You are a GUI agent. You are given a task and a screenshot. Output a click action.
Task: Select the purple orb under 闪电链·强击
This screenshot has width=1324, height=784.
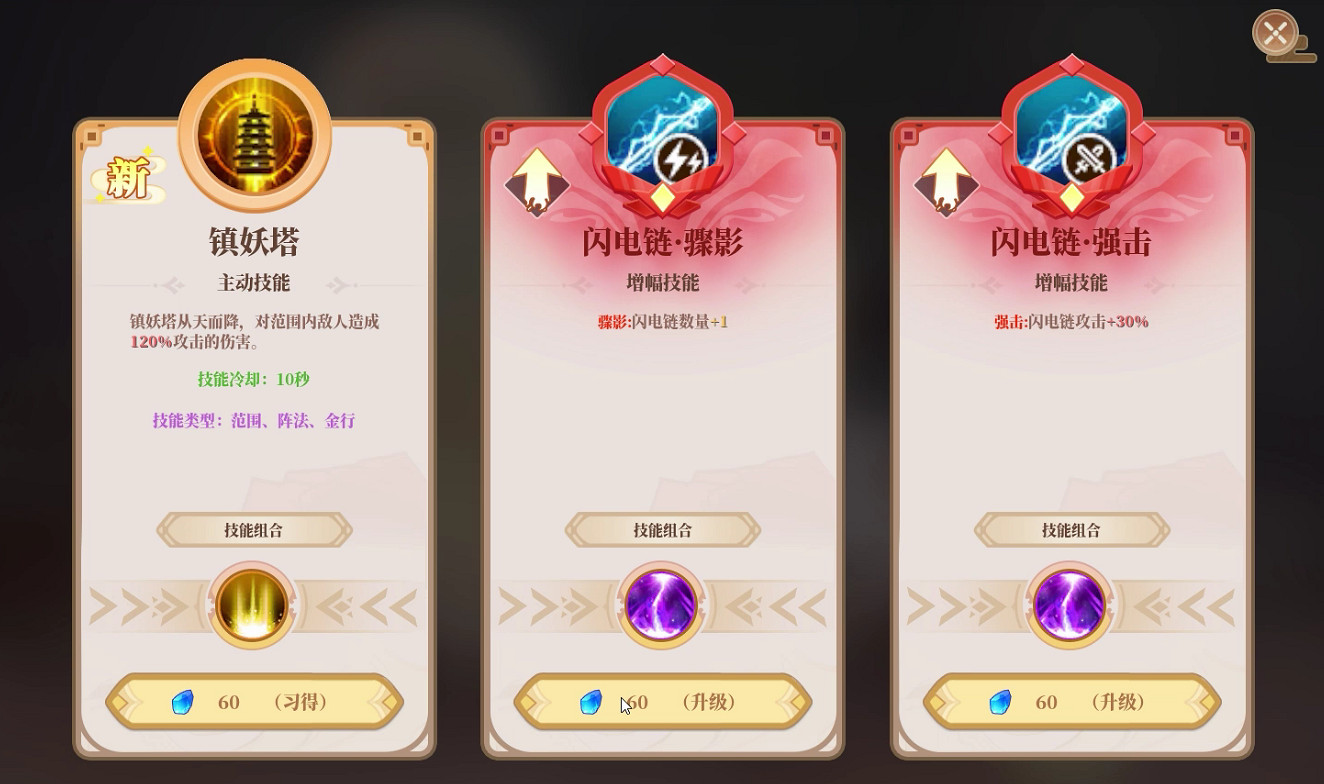click(x=1069, y=606)
